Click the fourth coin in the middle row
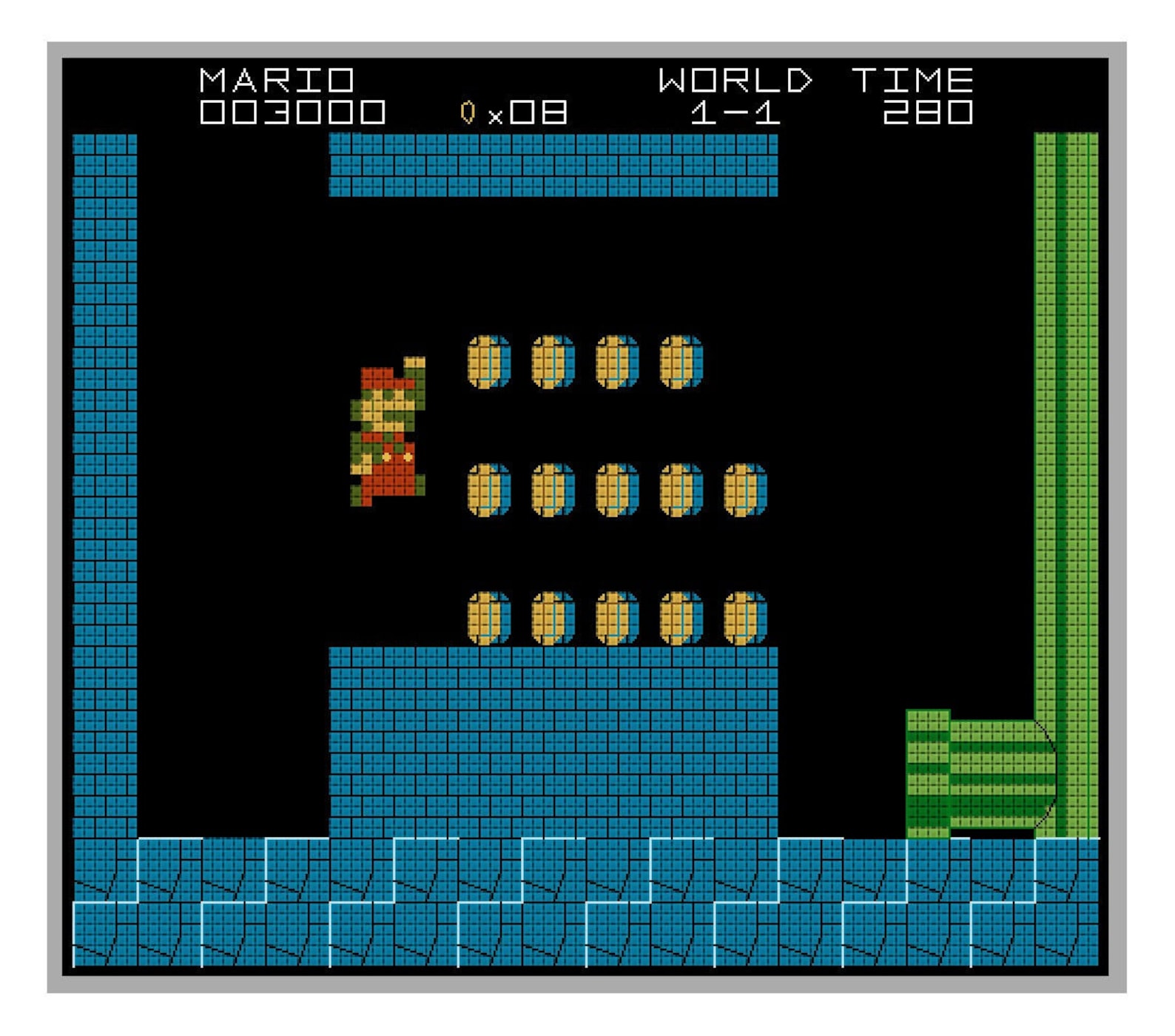This screenshot has width=1175, height=1036. point(679,488)
